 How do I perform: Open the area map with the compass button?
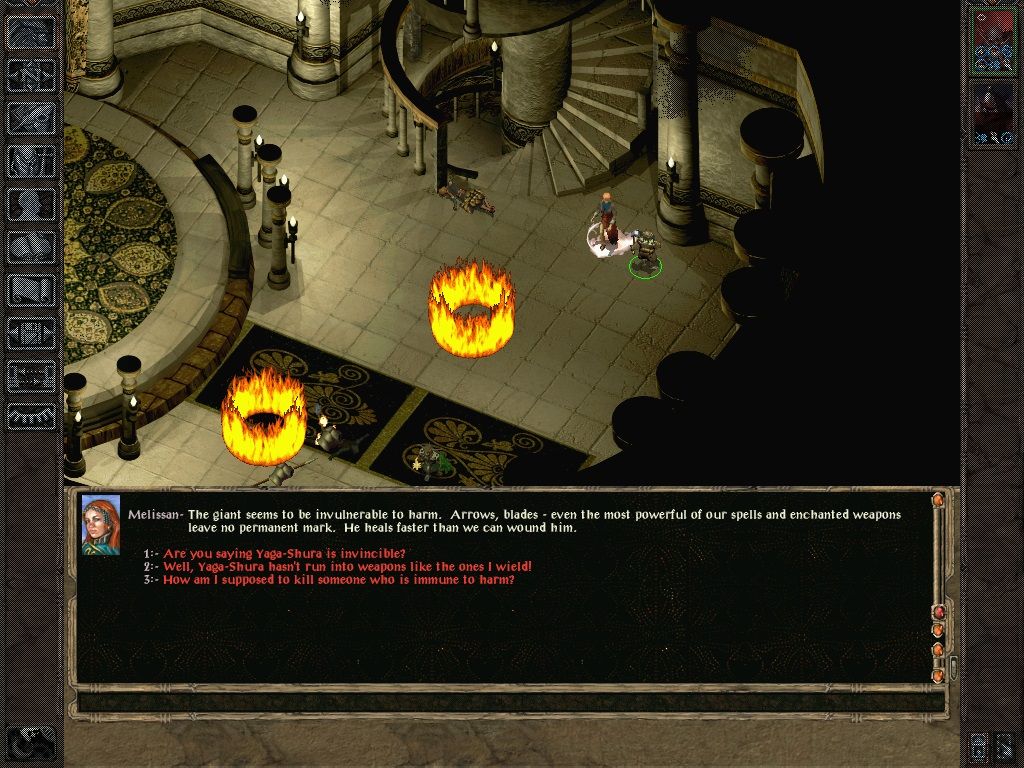pos(31,74)
